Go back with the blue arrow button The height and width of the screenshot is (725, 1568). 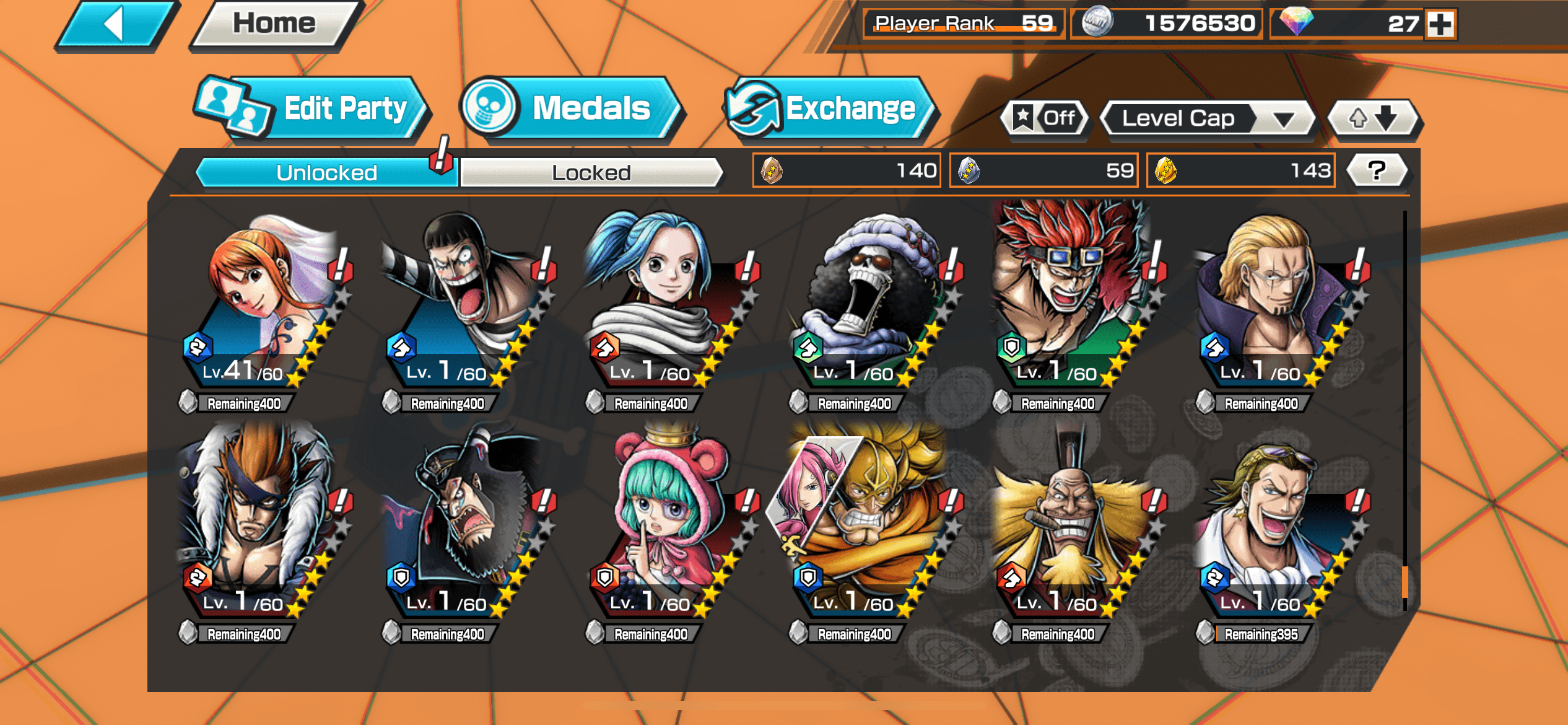115,25
